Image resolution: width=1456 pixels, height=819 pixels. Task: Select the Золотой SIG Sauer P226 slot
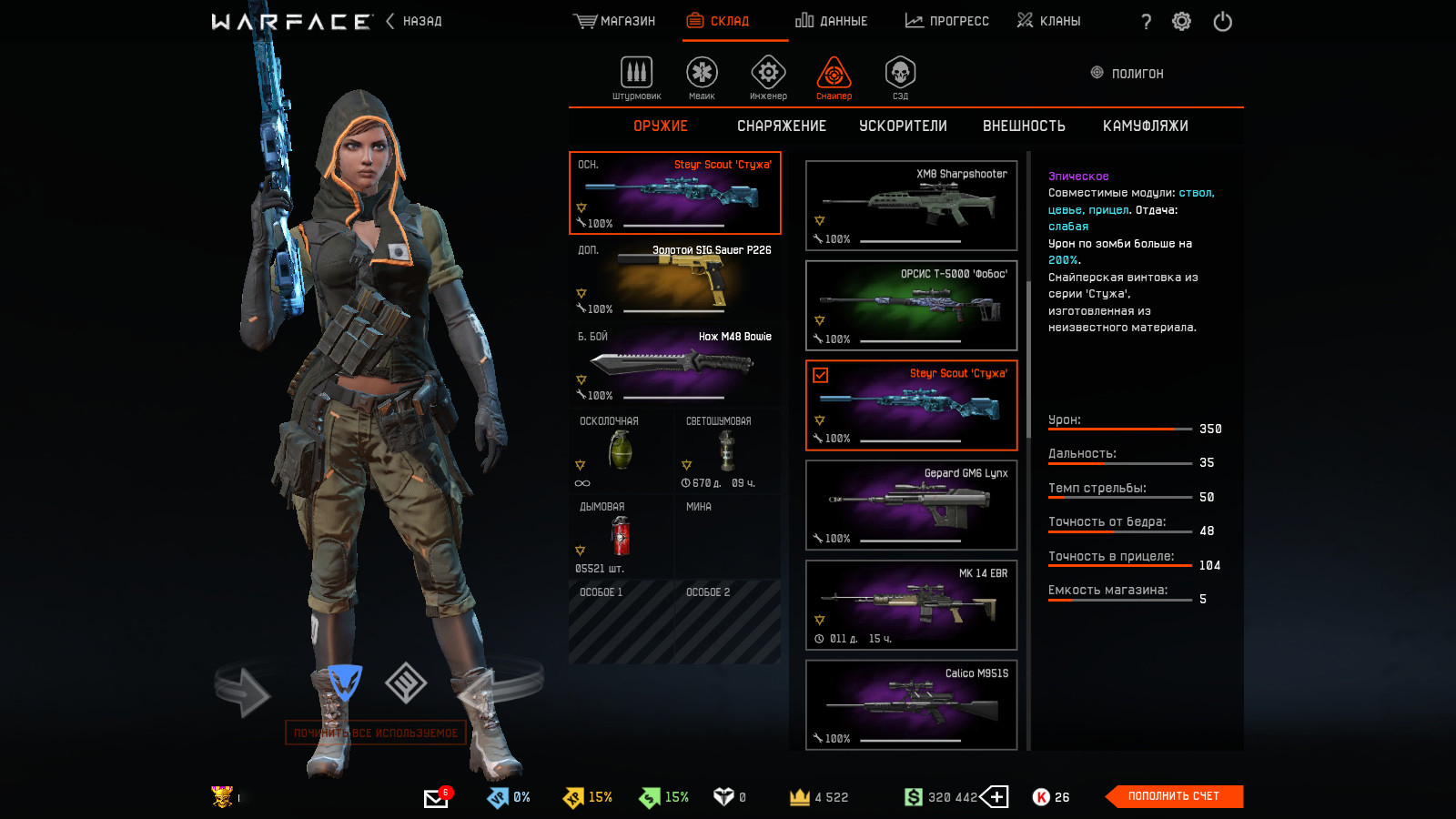point(674,279)
